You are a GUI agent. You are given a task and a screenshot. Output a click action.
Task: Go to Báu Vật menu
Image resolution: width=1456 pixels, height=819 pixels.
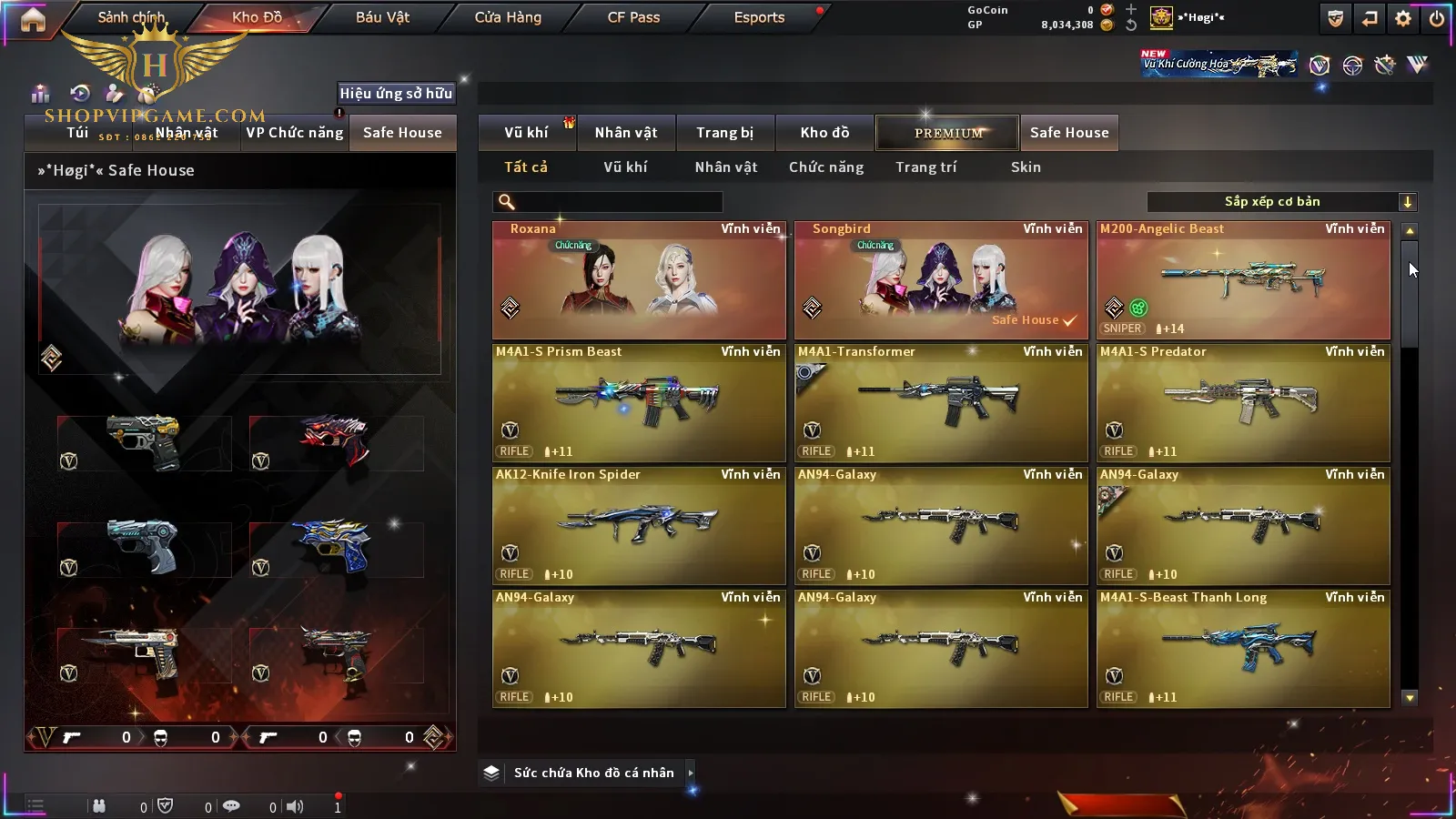(382, 17)
